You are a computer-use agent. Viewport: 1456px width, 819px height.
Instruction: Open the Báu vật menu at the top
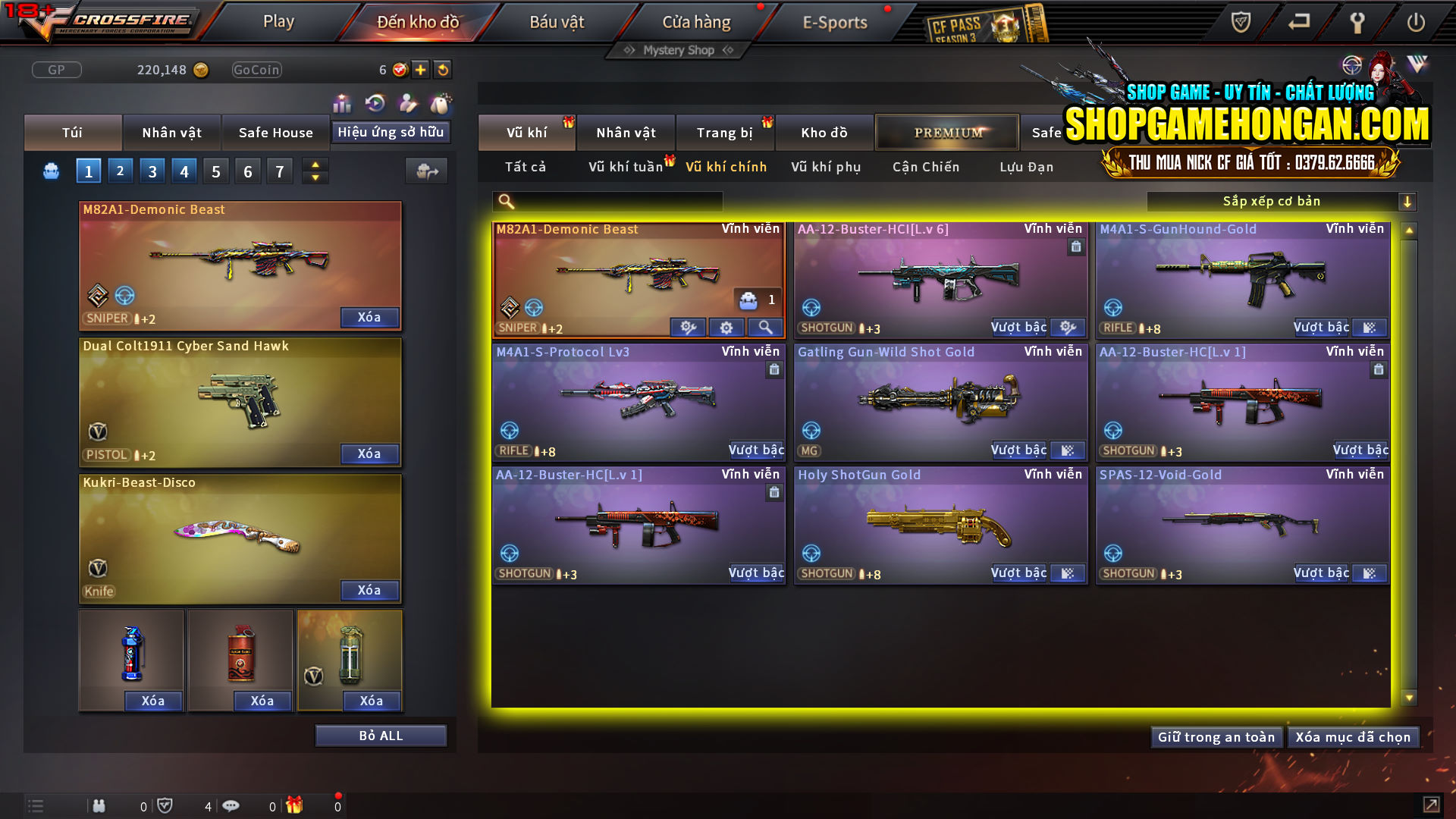click(558, 21)
